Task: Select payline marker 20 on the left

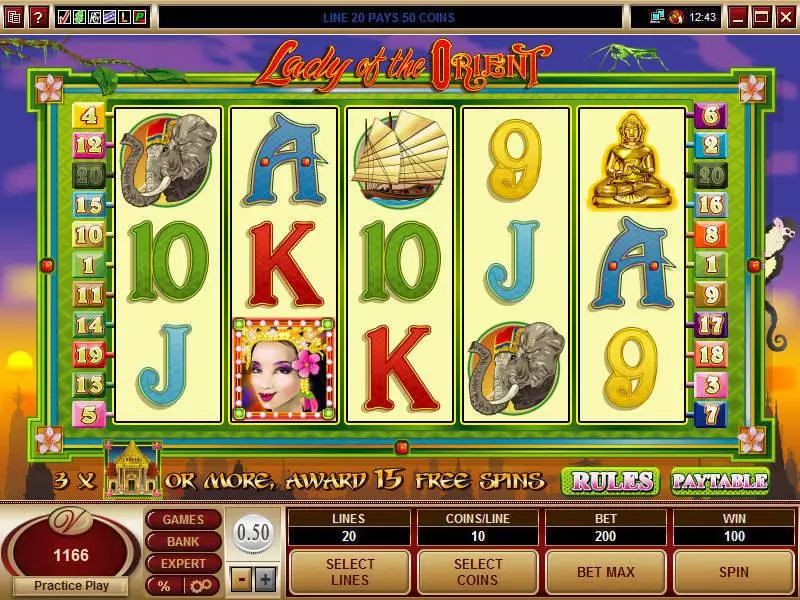Action: pos(89,175)
